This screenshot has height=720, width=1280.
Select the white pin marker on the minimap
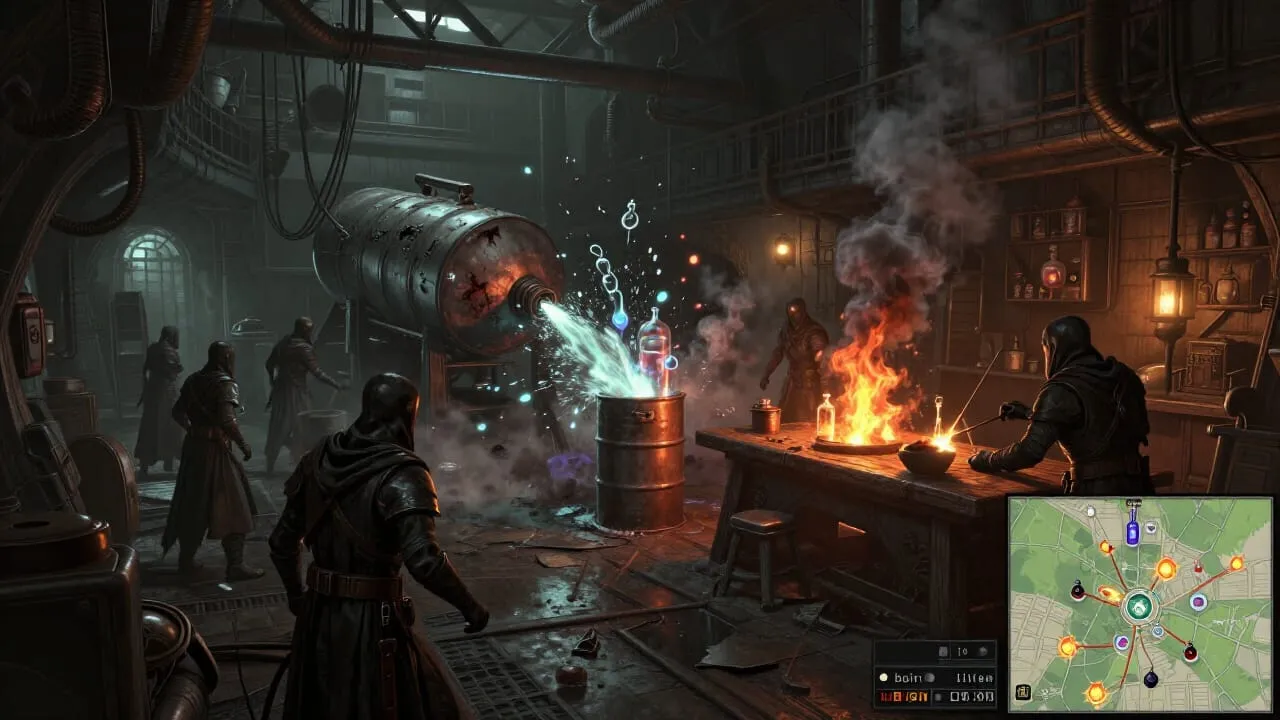pos(1090,511)
